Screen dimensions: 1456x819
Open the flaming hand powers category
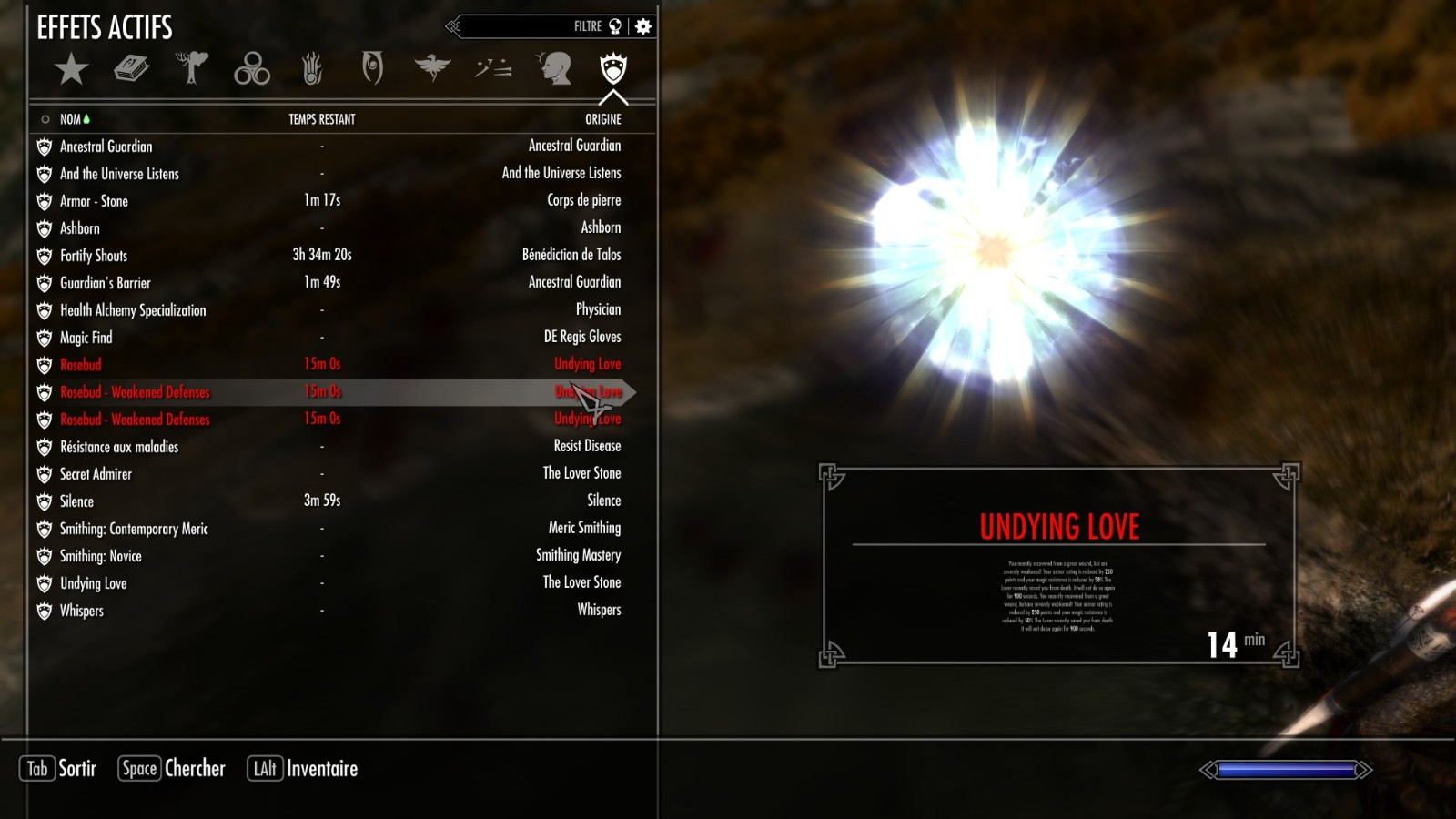pos(312,68)
